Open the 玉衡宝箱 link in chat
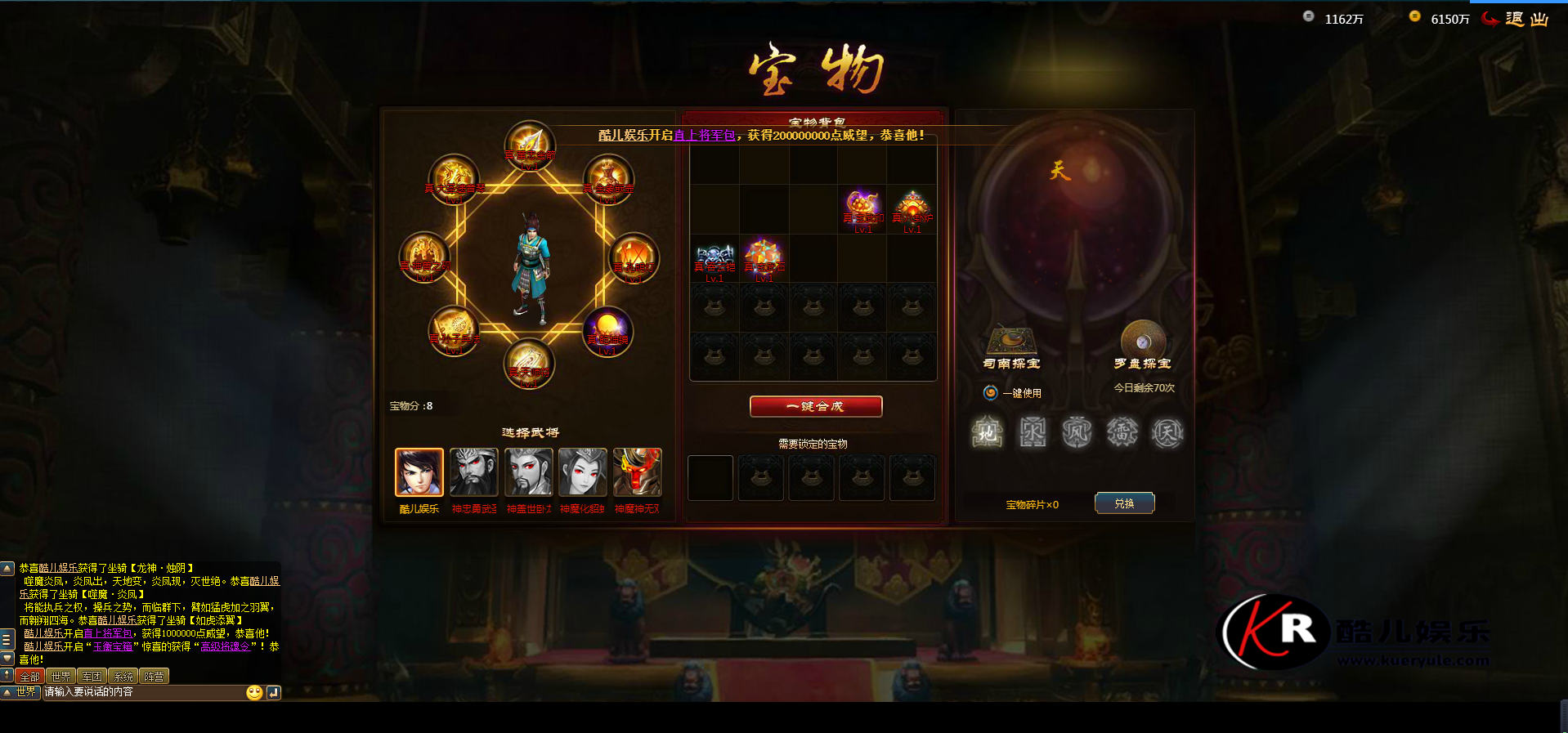This screenshot has height=733, width=1568. 113,646
